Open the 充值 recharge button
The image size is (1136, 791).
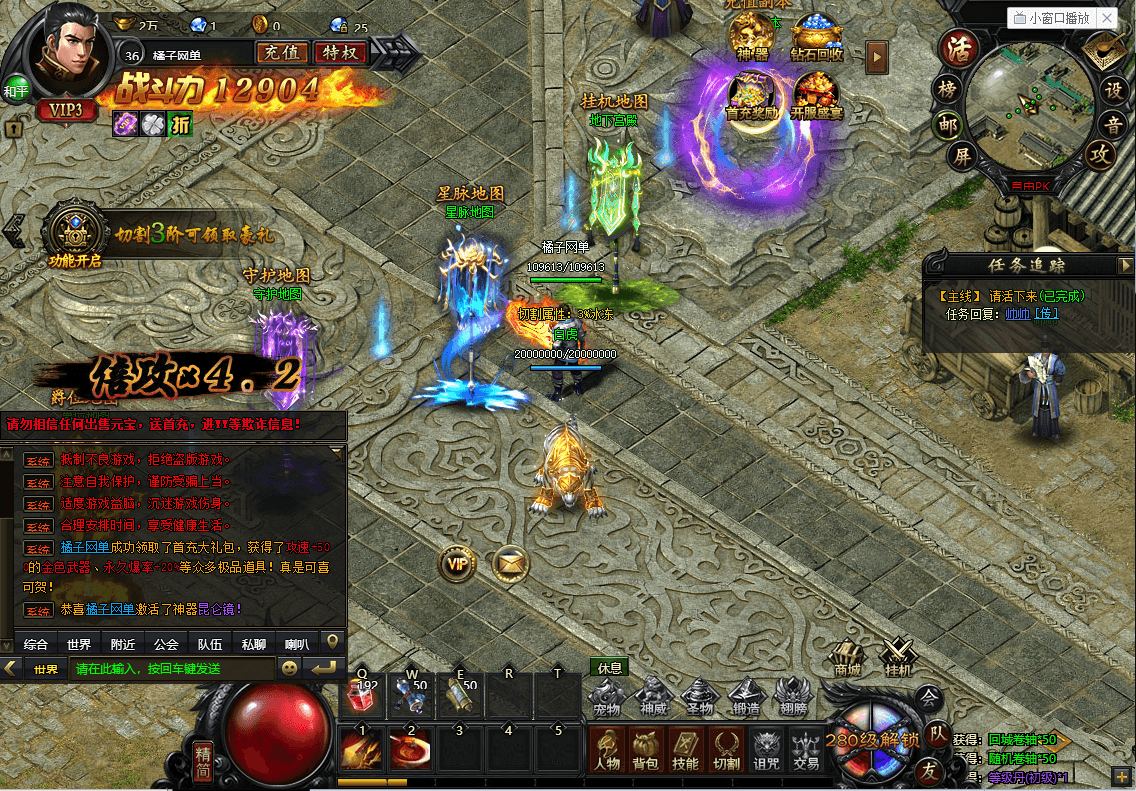(282, 53)
